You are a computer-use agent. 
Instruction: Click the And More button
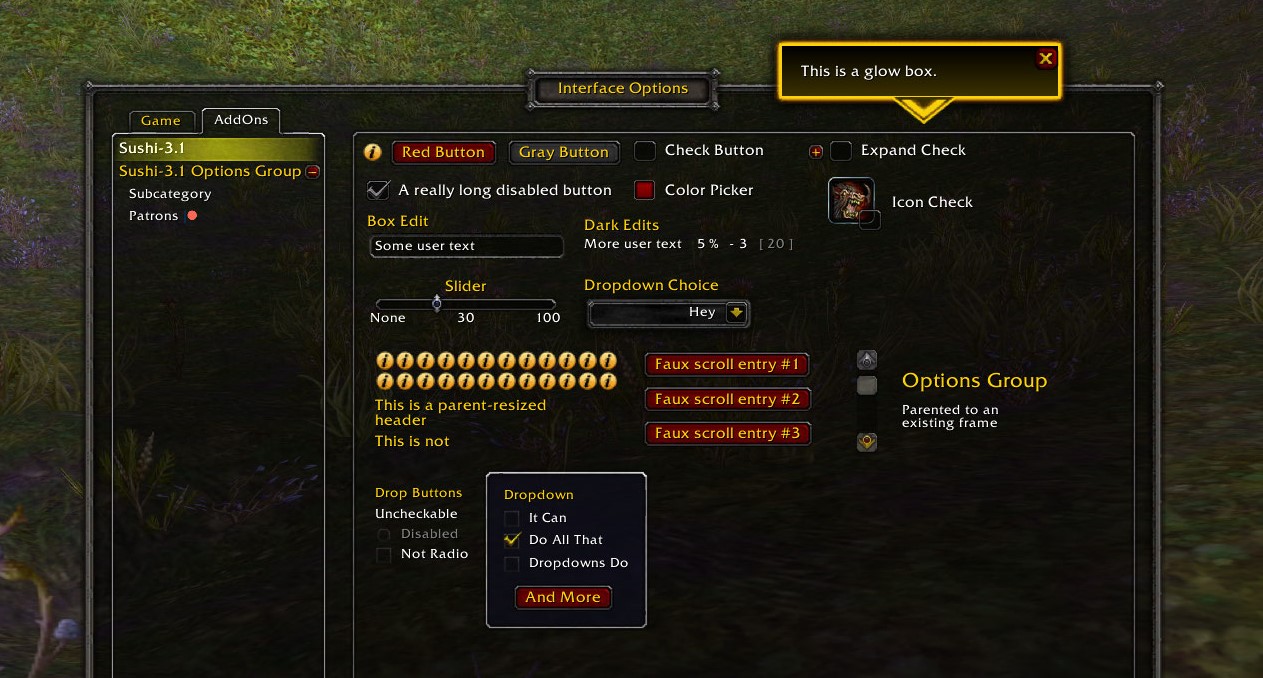pos(563,597)
